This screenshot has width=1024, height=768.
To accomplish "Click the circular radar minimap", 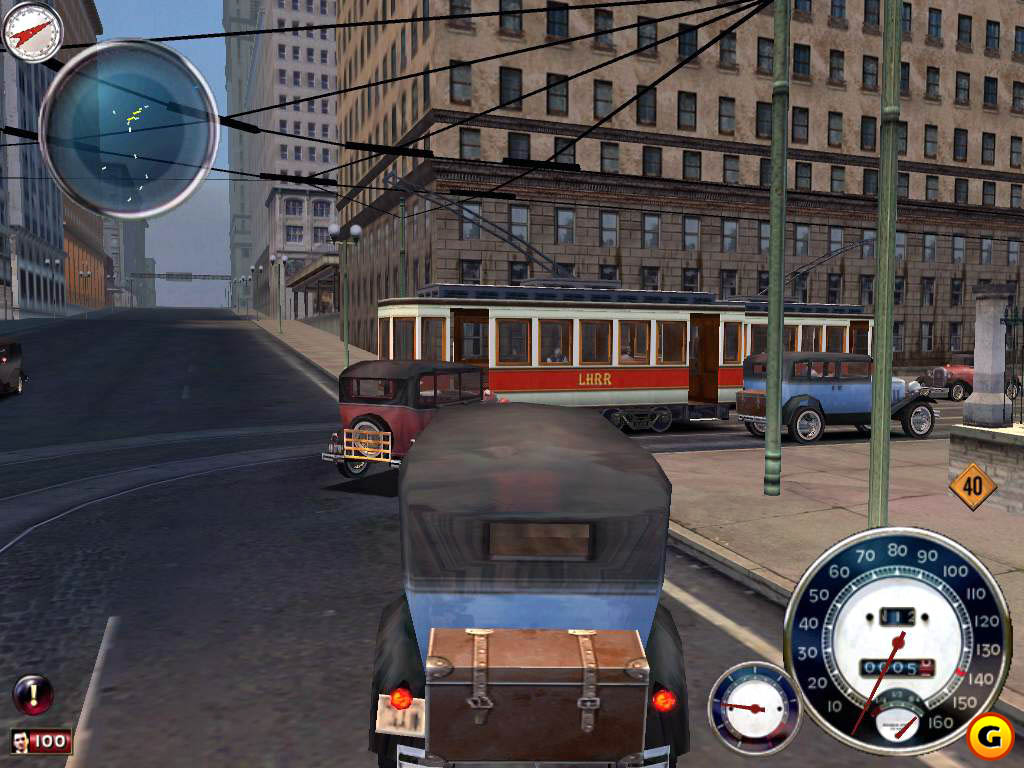I will 129,128.
